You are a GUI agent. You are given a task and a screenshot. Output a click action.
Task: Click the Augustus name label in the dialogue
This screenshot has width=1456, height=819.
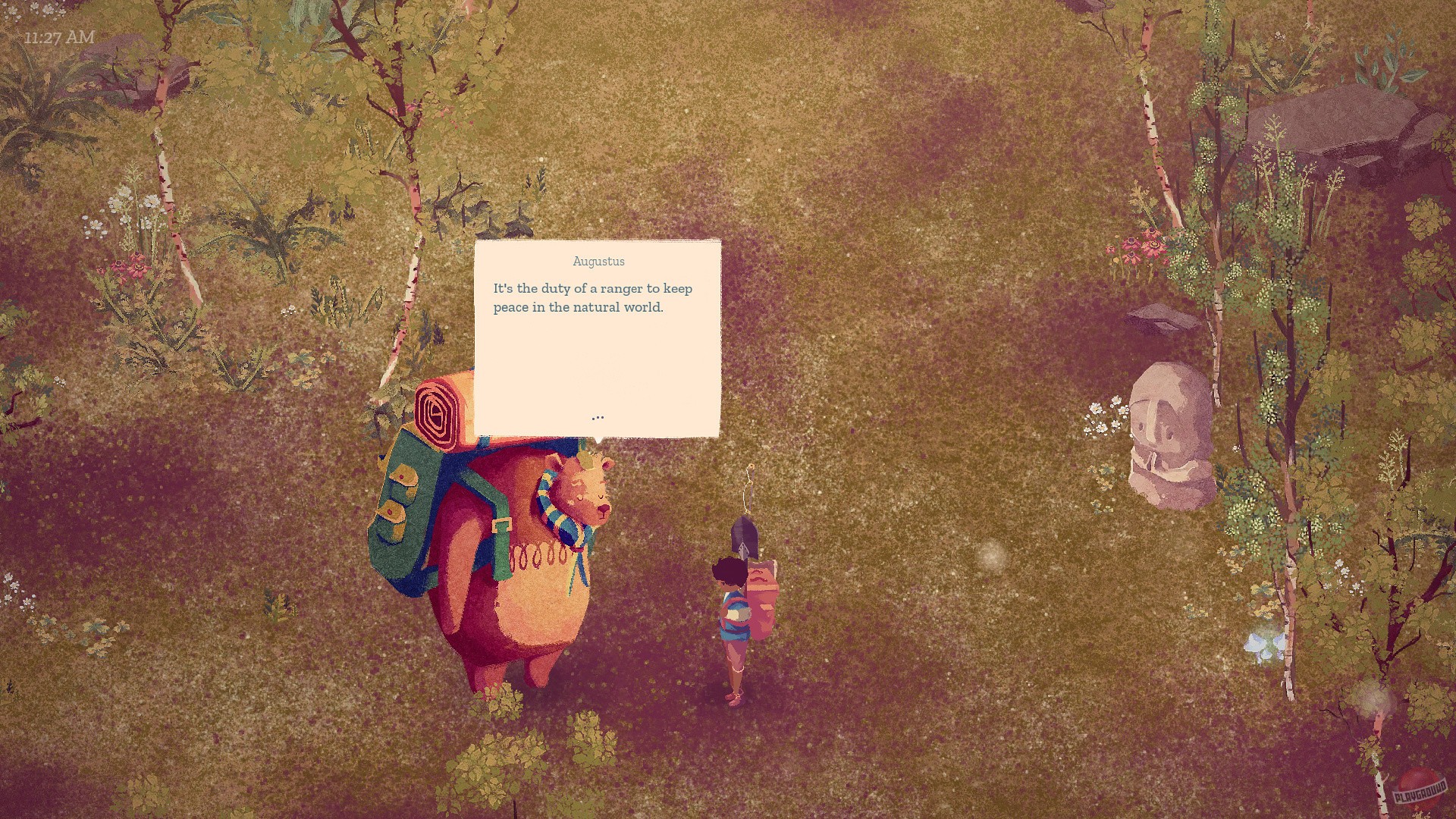pos(598,261)
